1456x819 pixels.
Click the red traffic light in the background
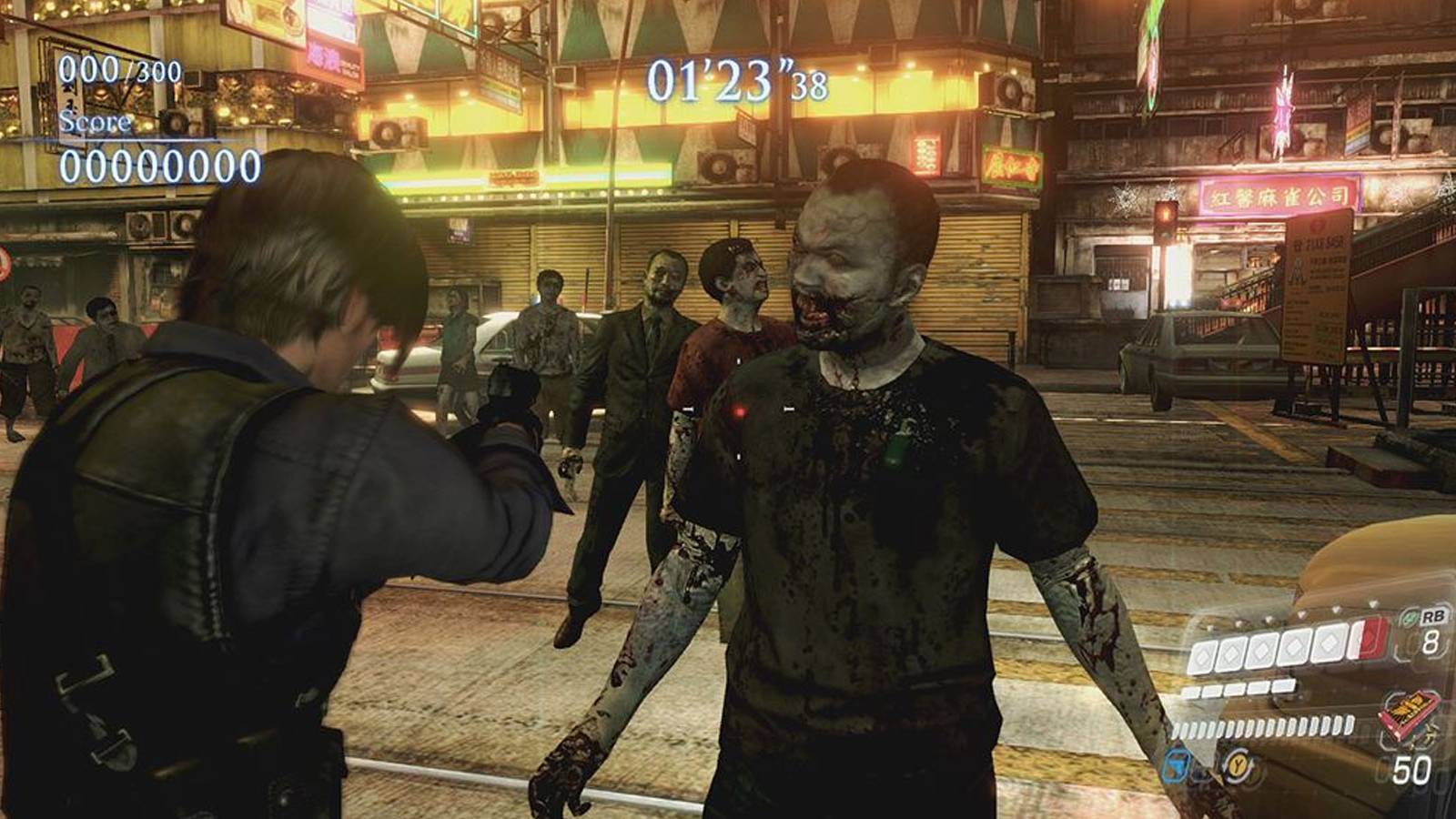click(x=1166, y=213)
